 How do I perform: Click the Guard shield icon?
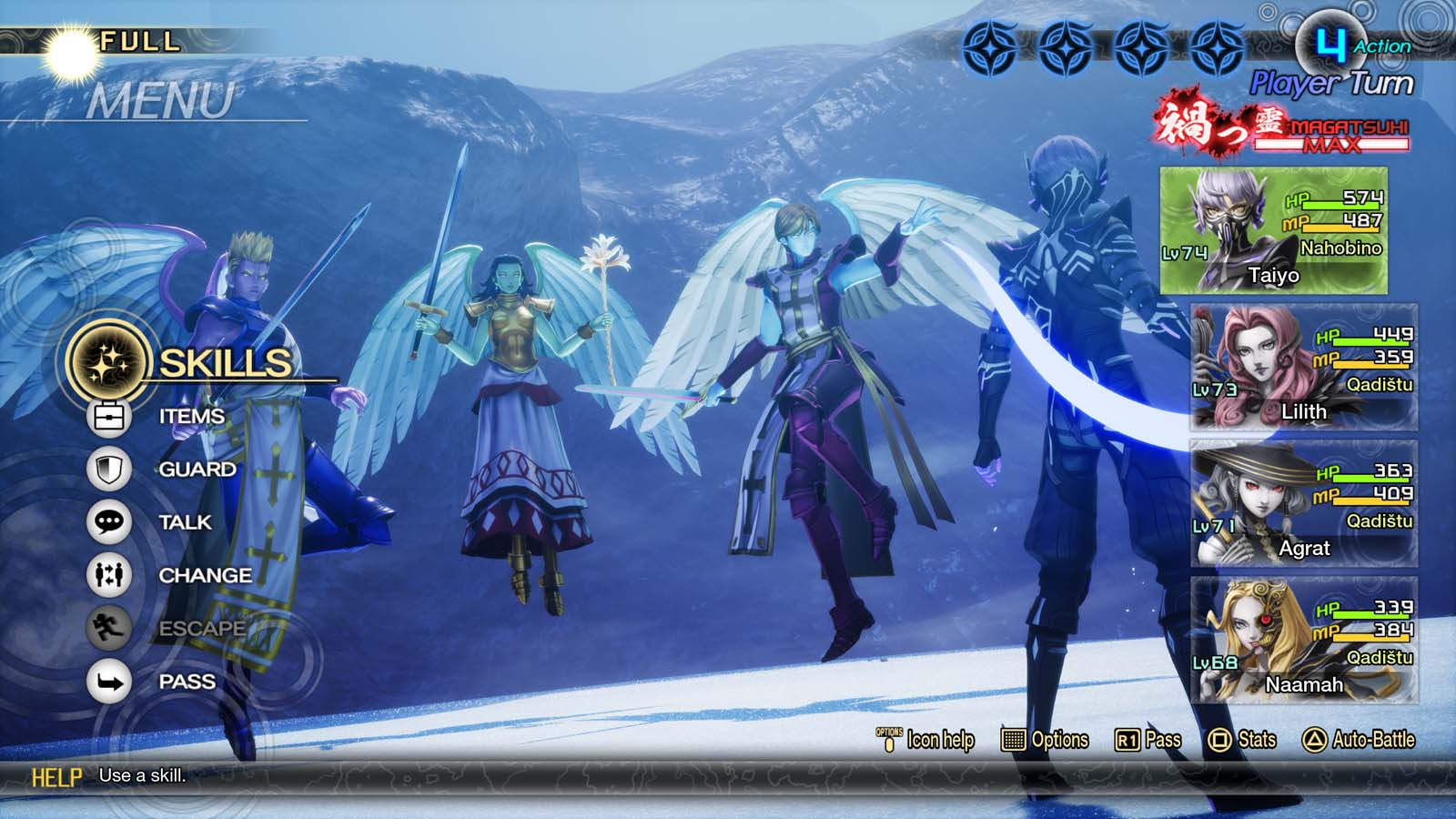111,469
